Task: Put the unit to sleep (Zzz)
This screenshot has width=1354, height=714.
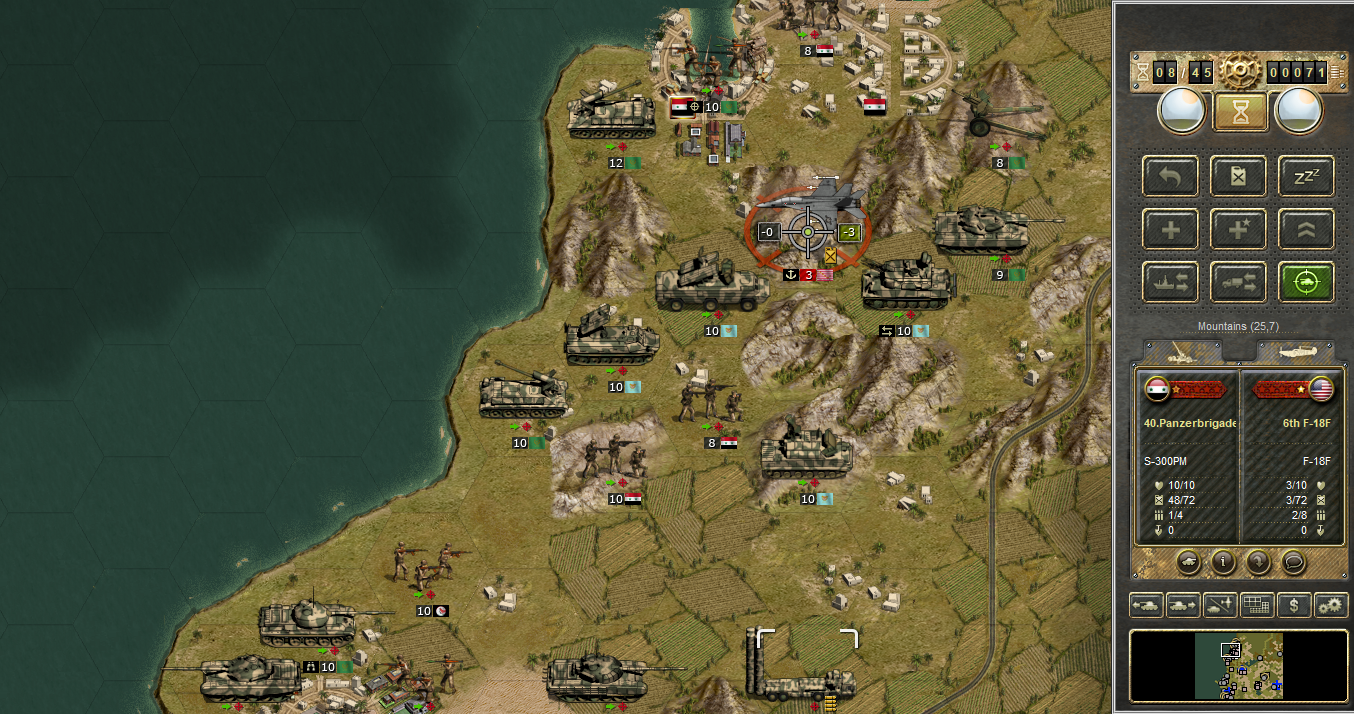Action: [x=1306, y=177]
